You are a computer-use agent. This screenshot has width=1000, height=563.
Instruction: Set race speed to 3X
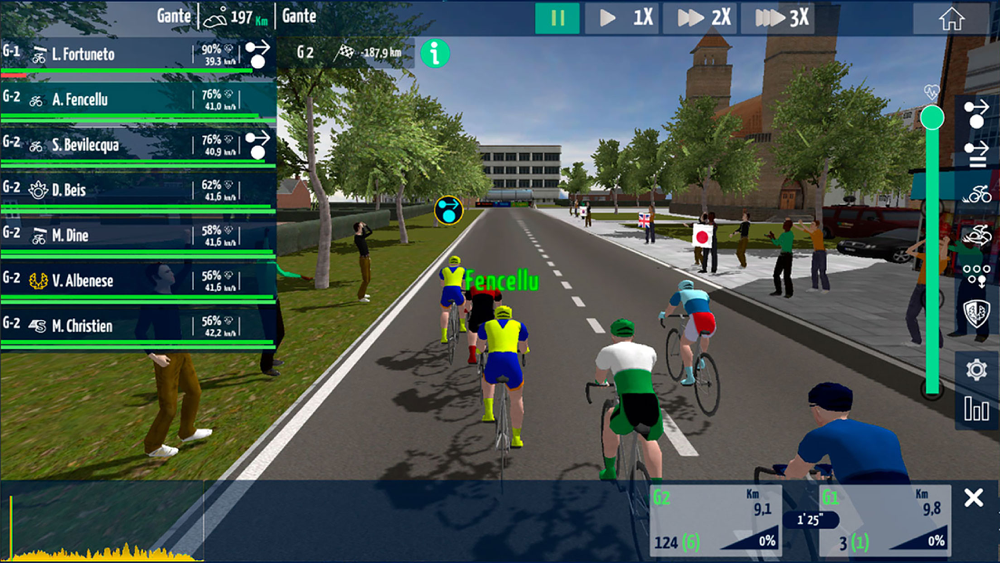click(782, 18)
